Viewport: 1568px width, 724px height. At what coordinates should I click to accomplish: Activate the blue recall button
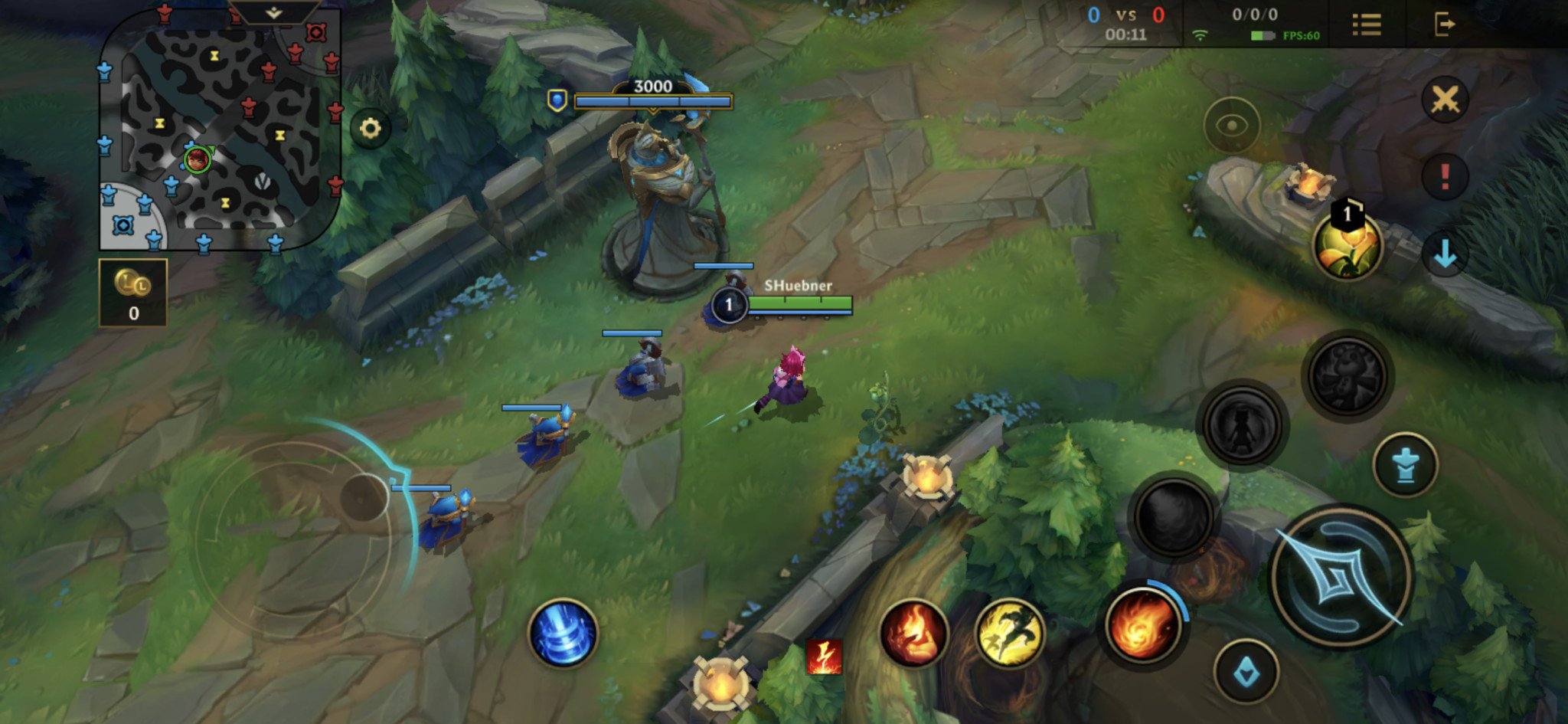[563, 633]
